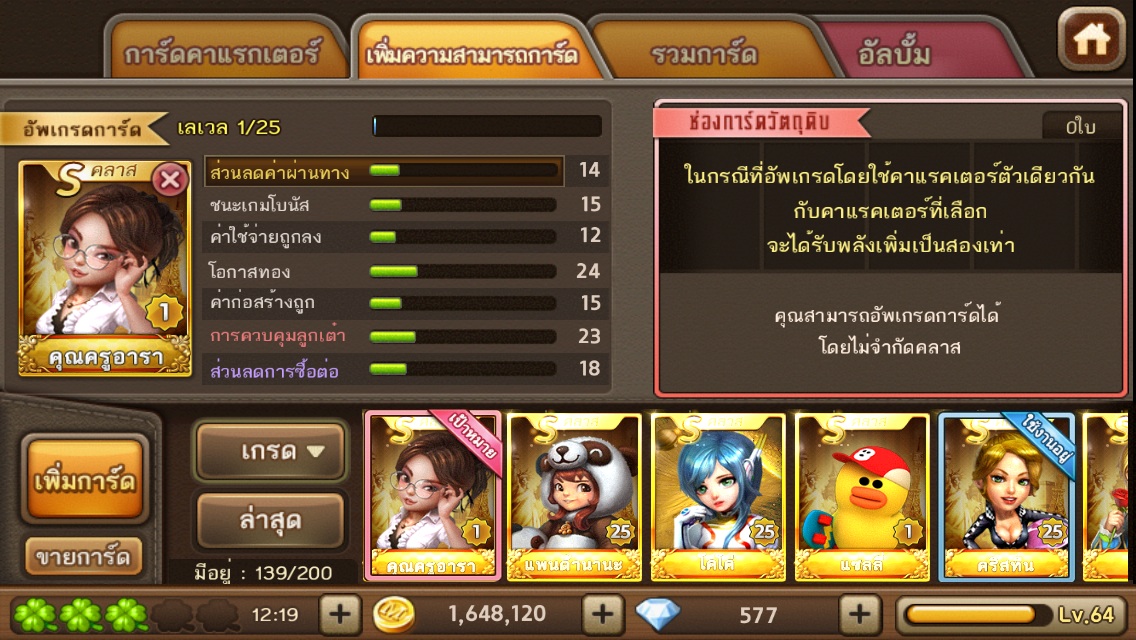The image size is (1136, 640).
Task: Pick the blue-haired girl card
Action: (718, 495)
